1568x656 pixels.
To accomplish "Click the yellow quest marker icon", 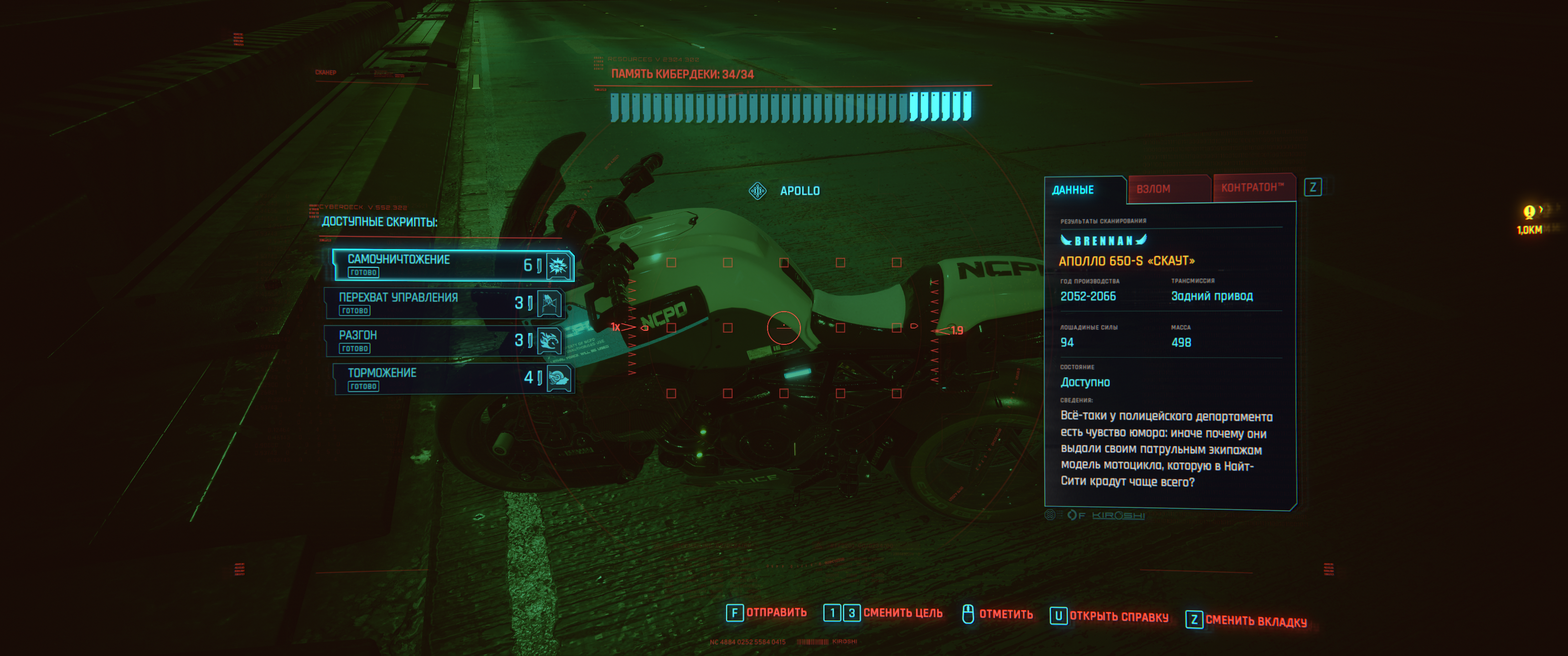I will coord(1529,212).
